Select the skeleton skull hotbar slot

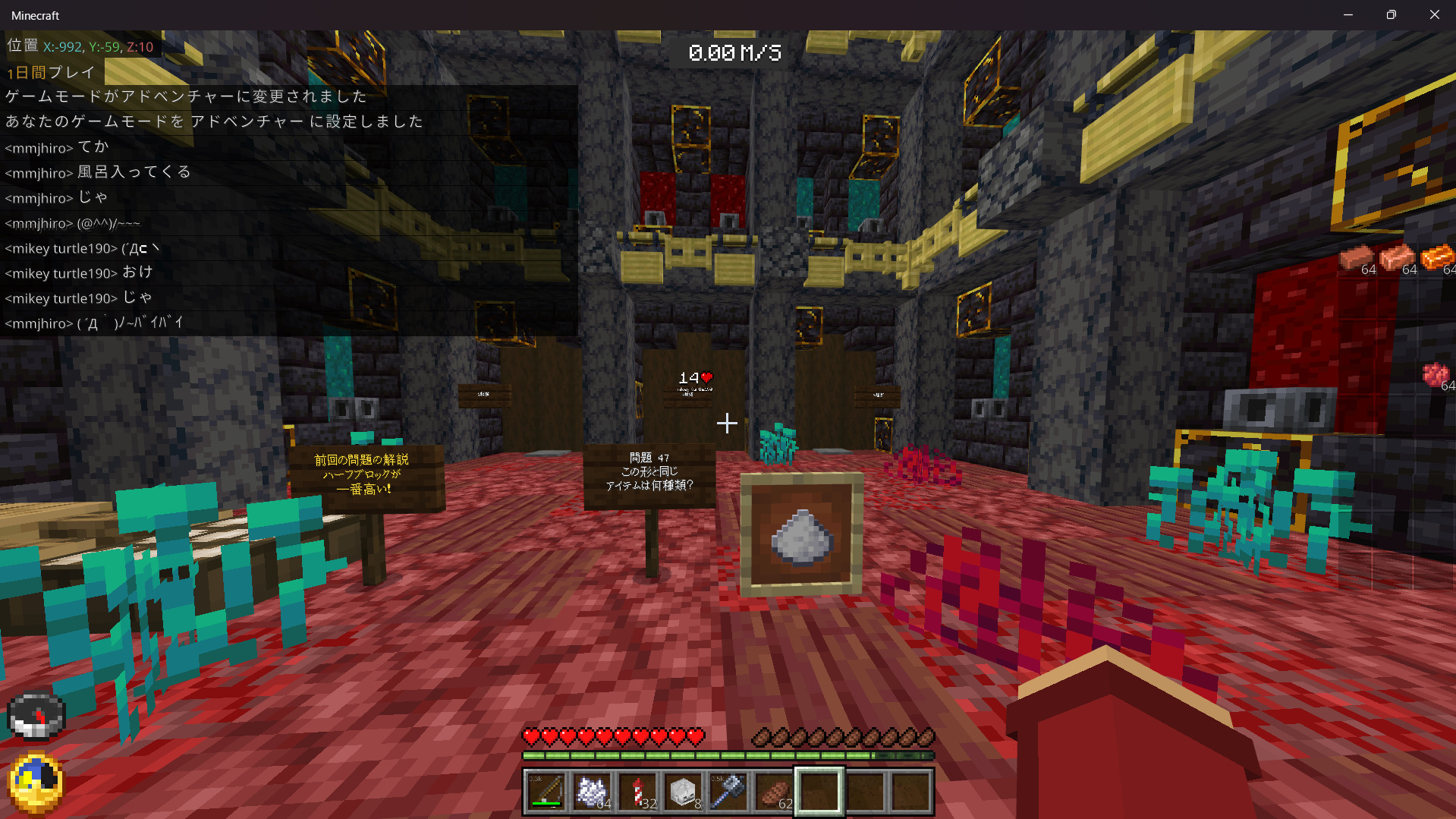683,792
